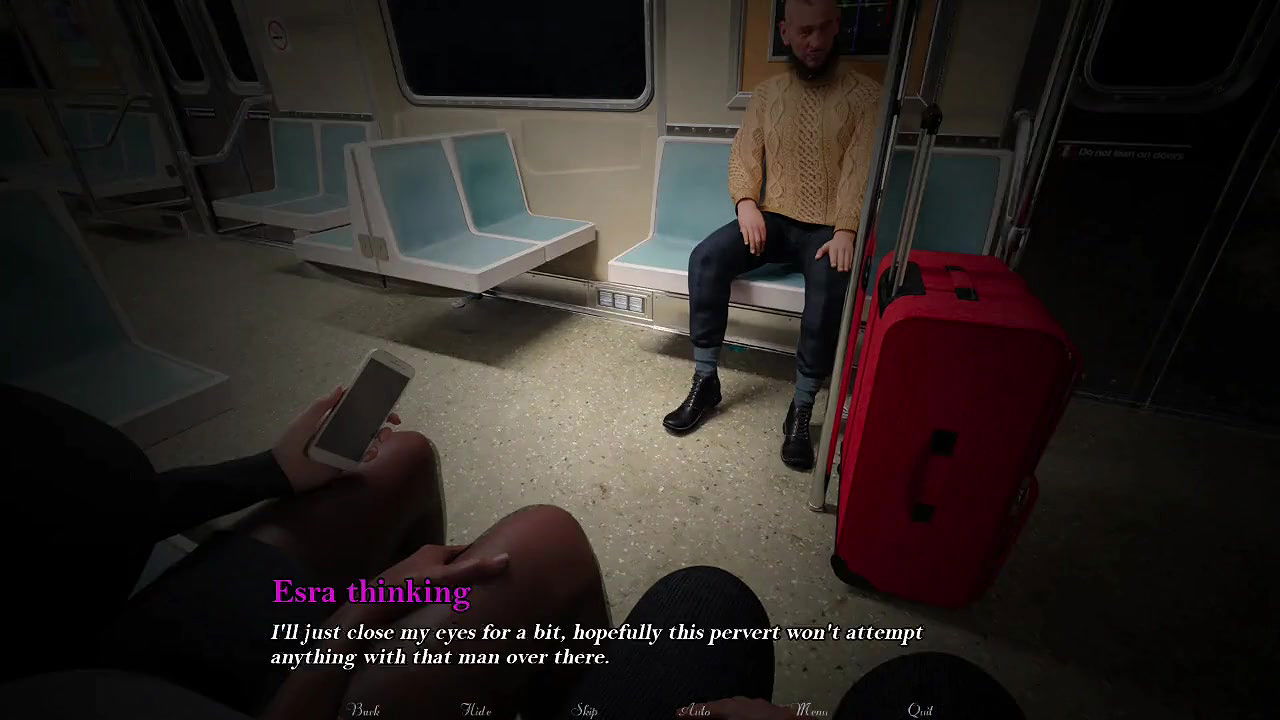1280x720 pixels.
Task: Click the dialogue text to advance
Action: [x=595, y=644]
